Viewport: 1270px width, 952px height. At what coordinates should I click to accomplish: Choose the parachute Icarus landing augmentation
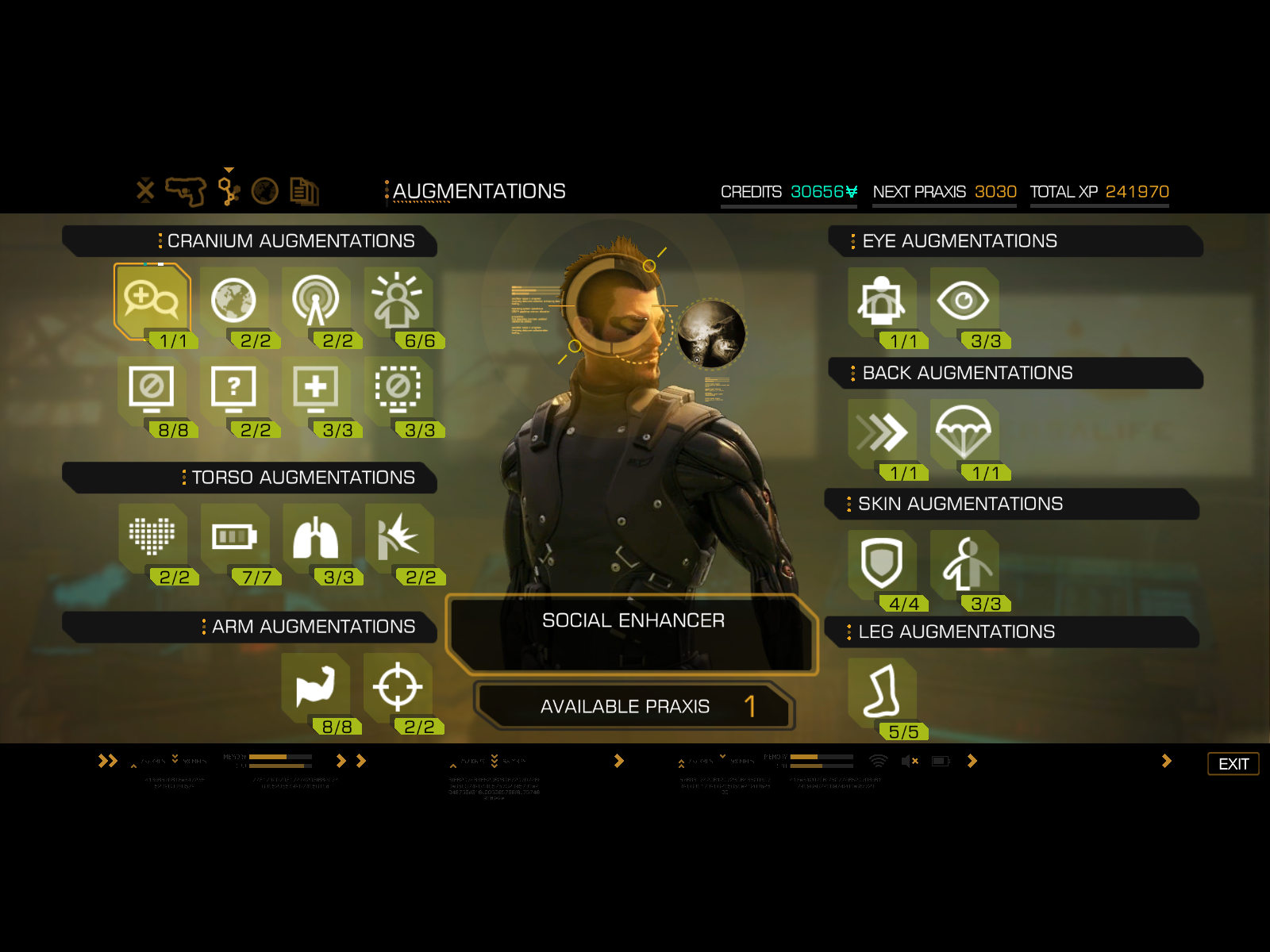coord(964,433)
